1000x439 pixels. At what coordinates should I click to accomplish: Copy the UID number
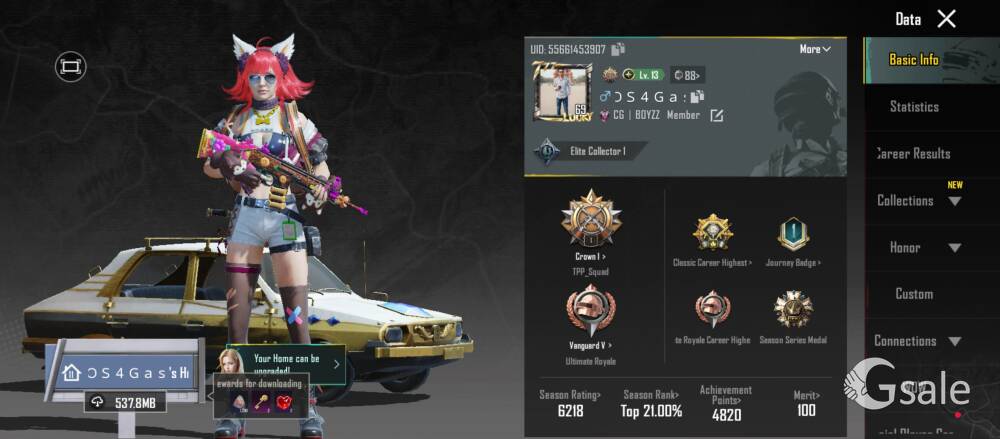618,49
